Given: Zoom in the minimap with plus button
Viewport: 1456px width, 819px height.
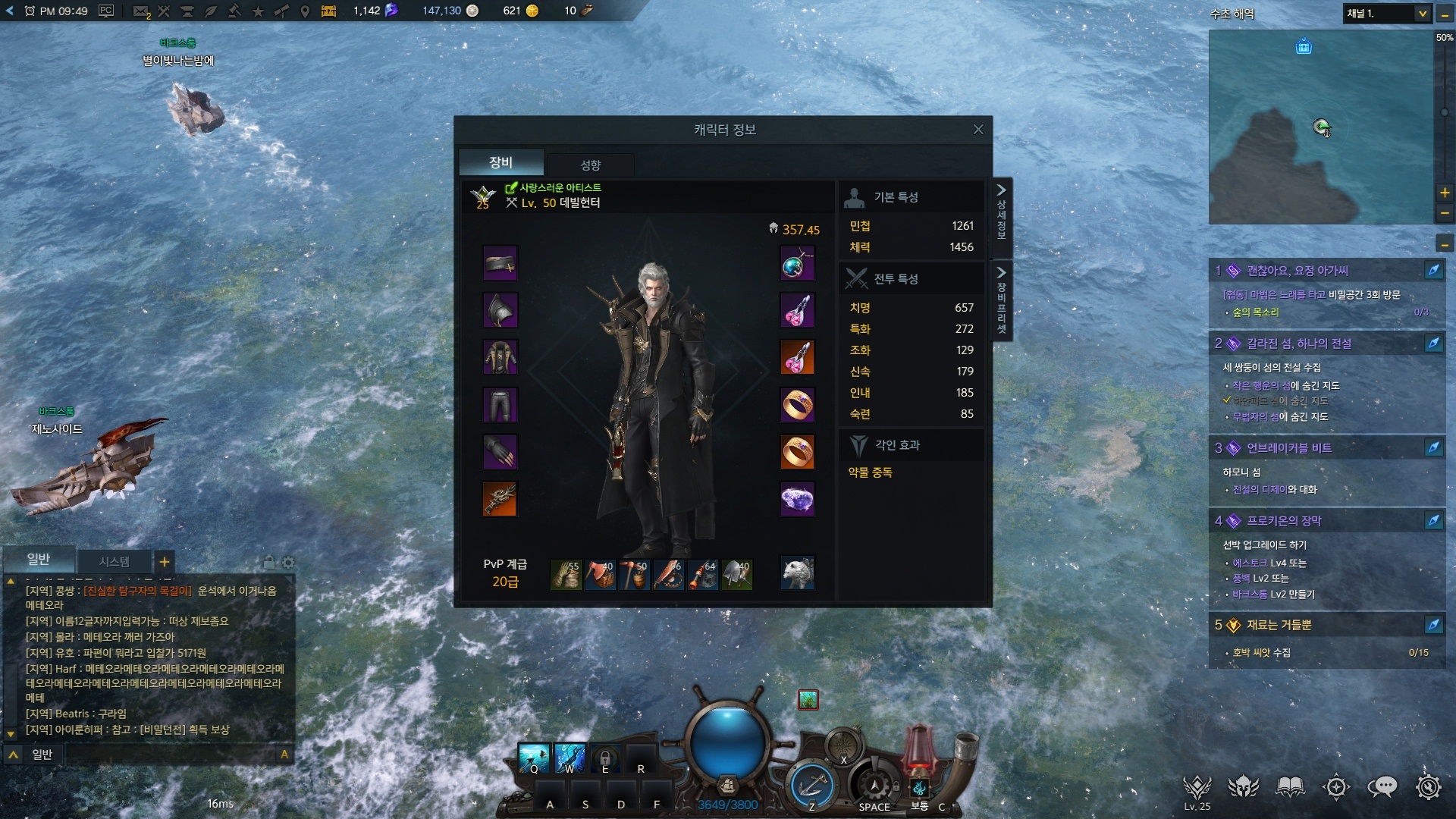Looking at the screenshot, I should pos(1445,193).
